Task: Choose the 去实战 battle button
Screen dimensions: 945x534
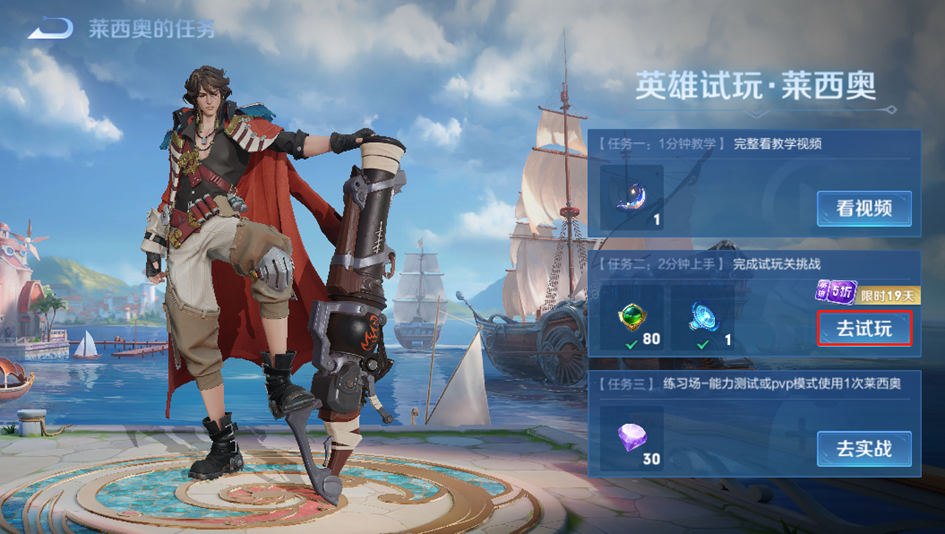Action: point(864,449)
